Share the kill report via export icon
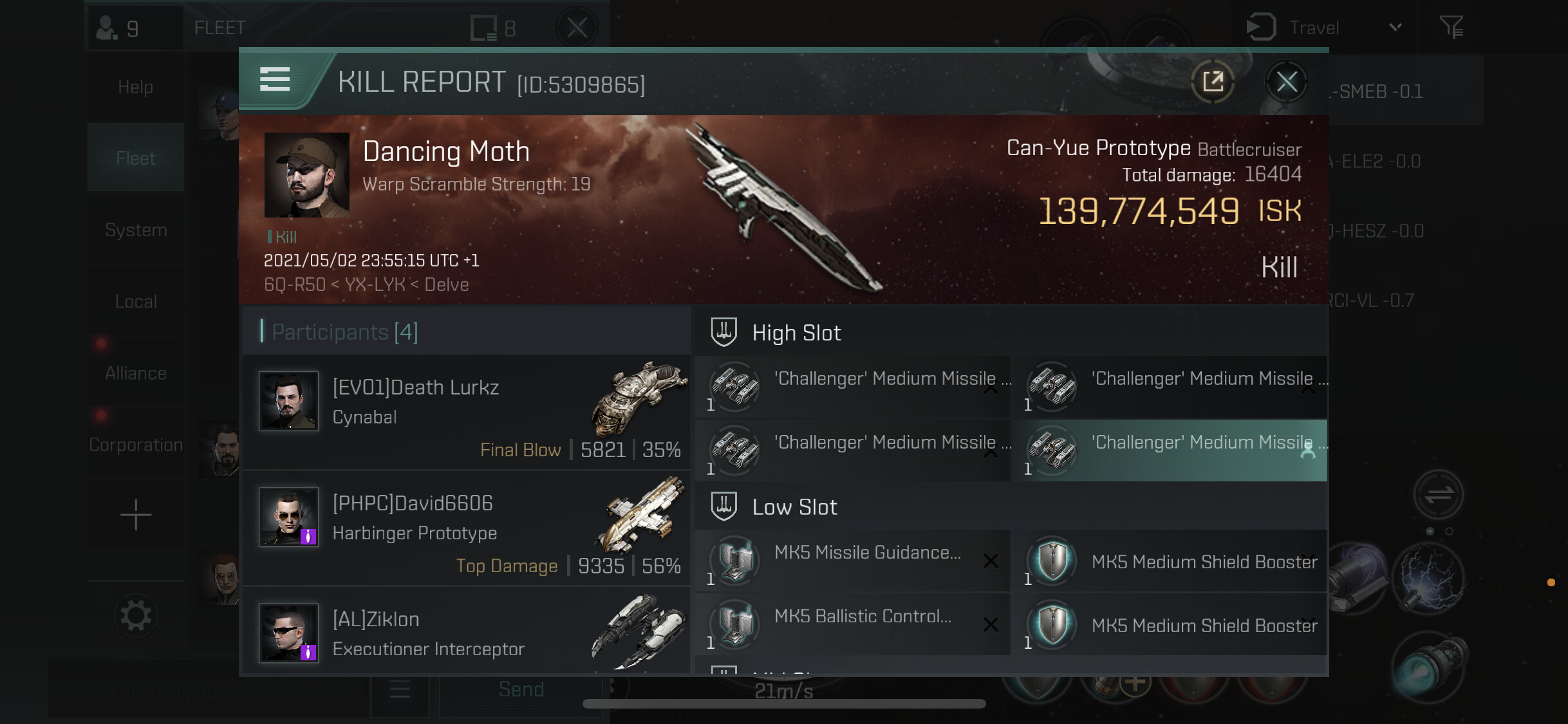Viewport: 1568px width, 724px height. (x=1213, y=82)
